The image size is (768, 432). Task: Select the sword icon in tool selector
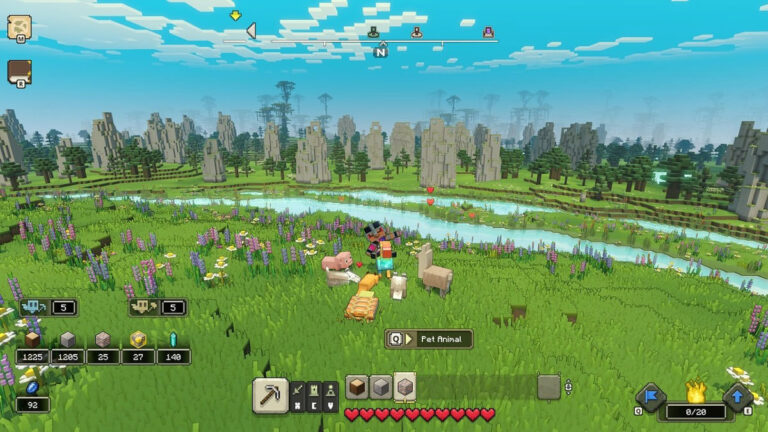(x=297, y=389)
